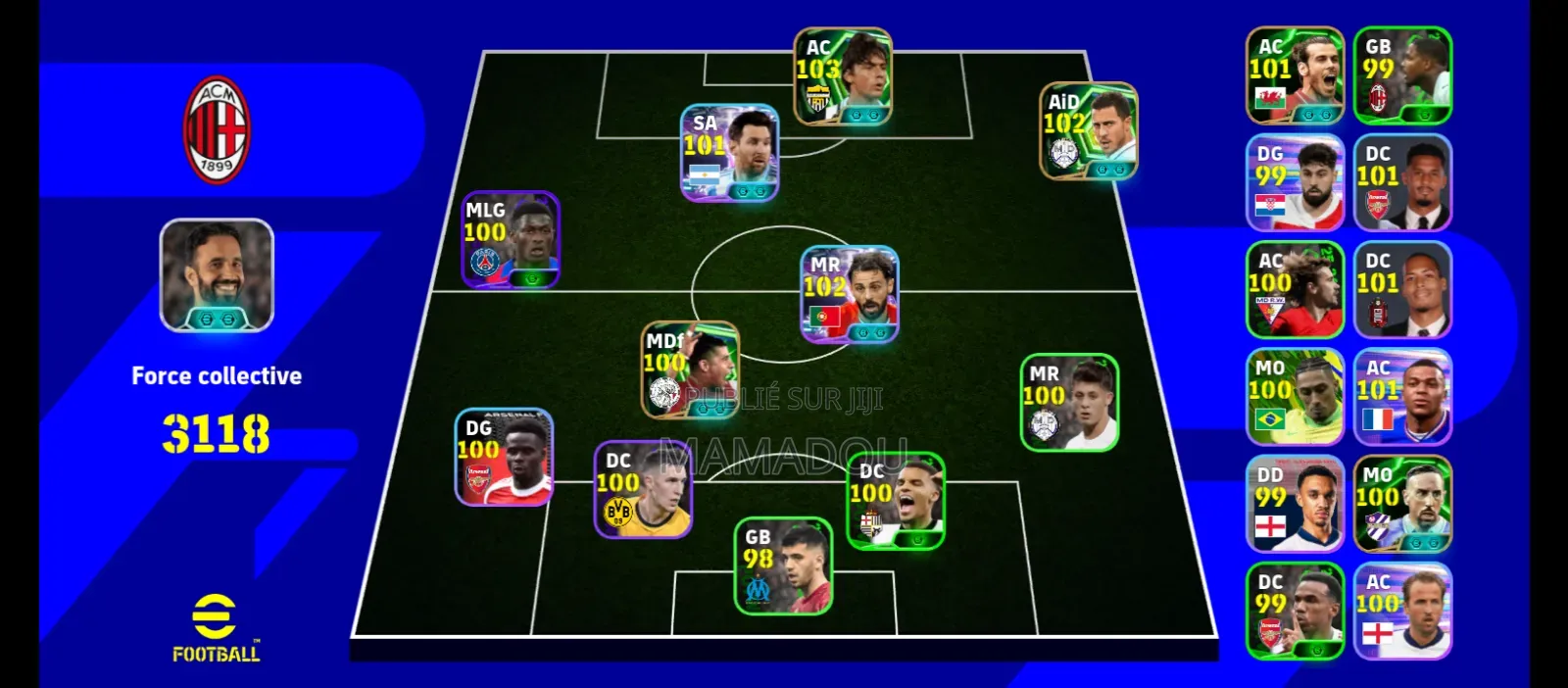Pick the DC 100 Dortmund defender card
This screenshot has width=1568, height=688.
pyautogui.click(x=643, y=490)
